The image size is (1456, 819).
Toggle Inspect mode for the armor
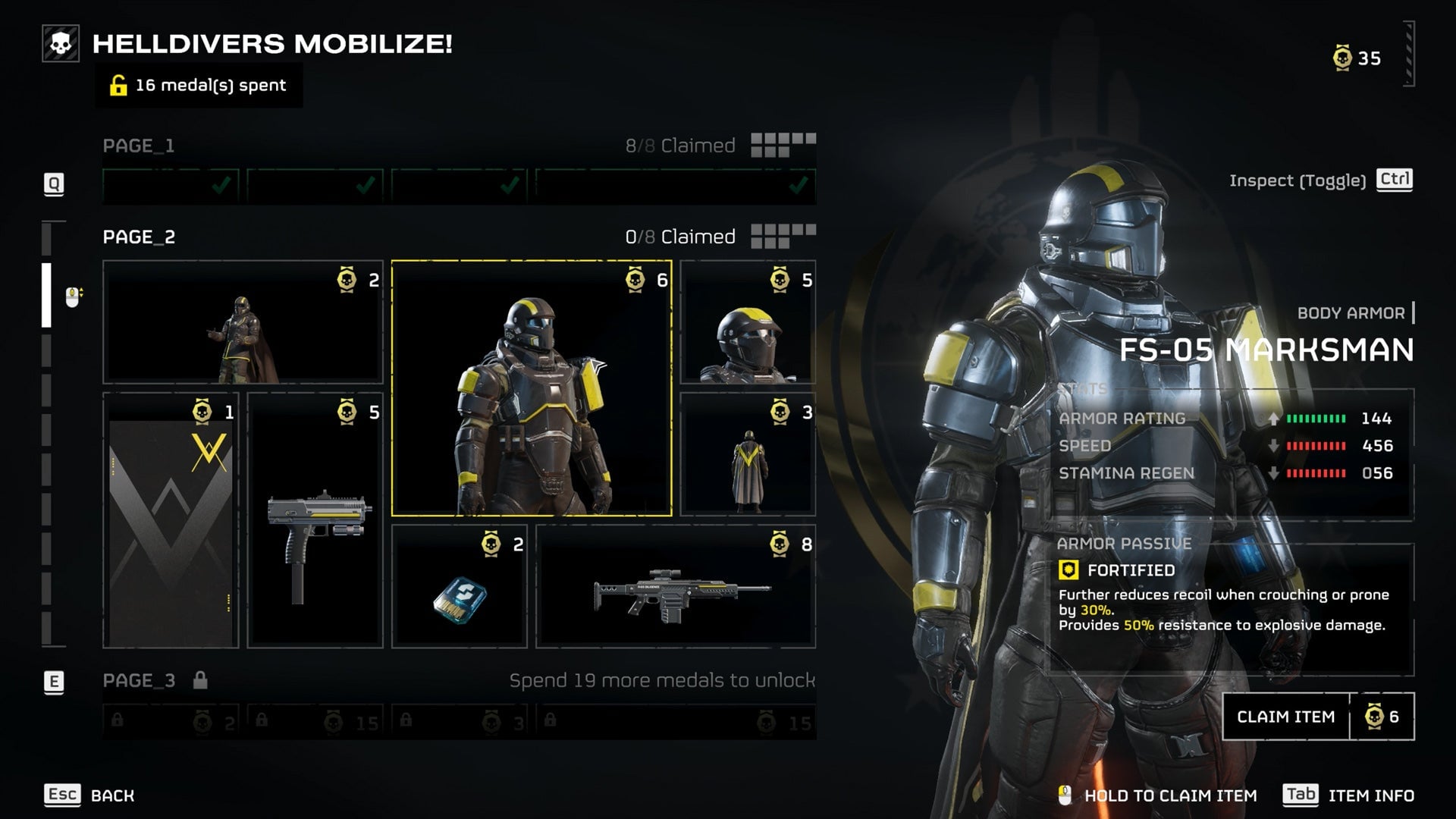coord(1319,180)
